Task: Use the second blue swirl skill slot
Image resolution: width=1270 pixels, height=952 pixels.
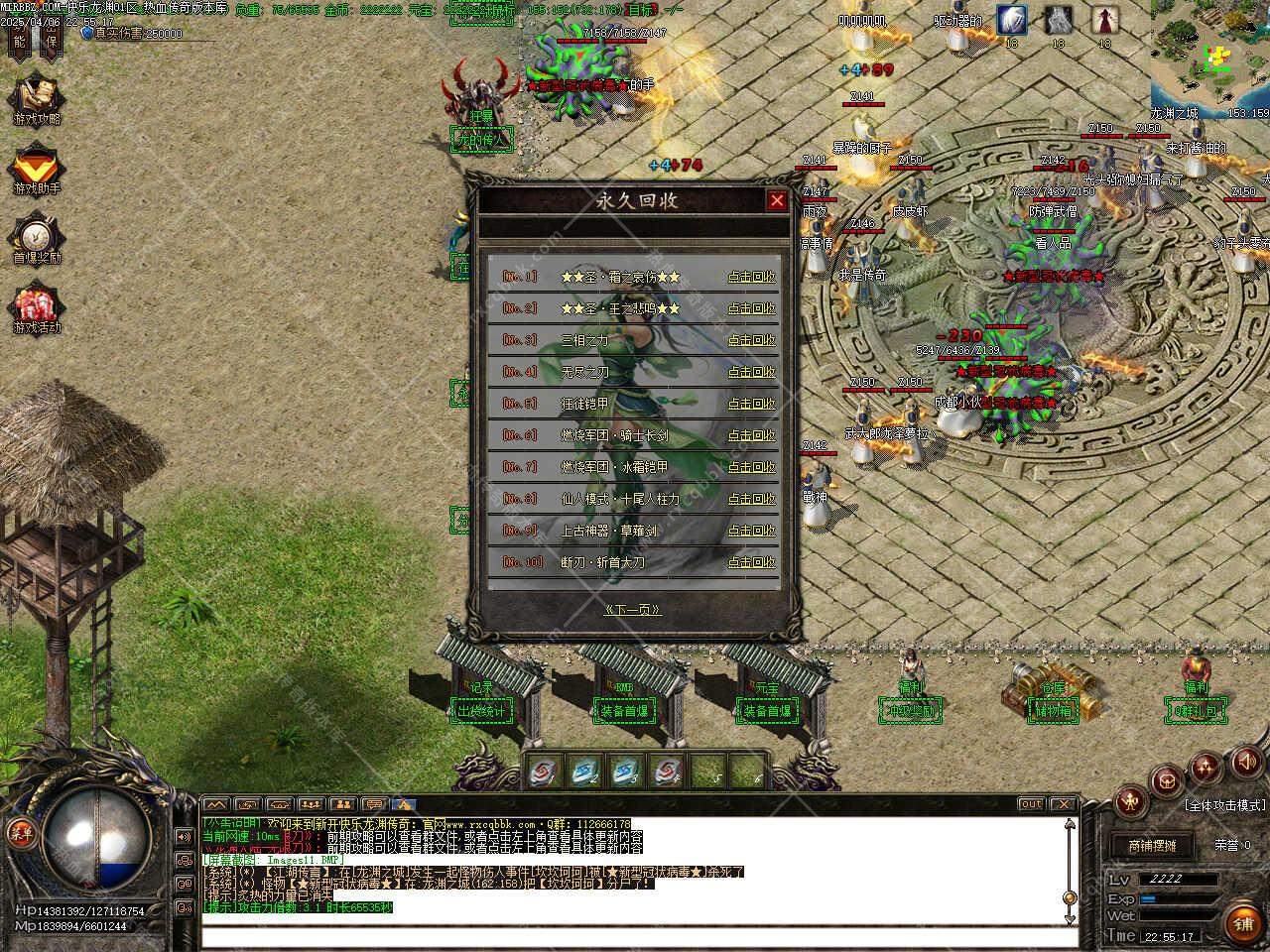Action: [x=585, y=771]
